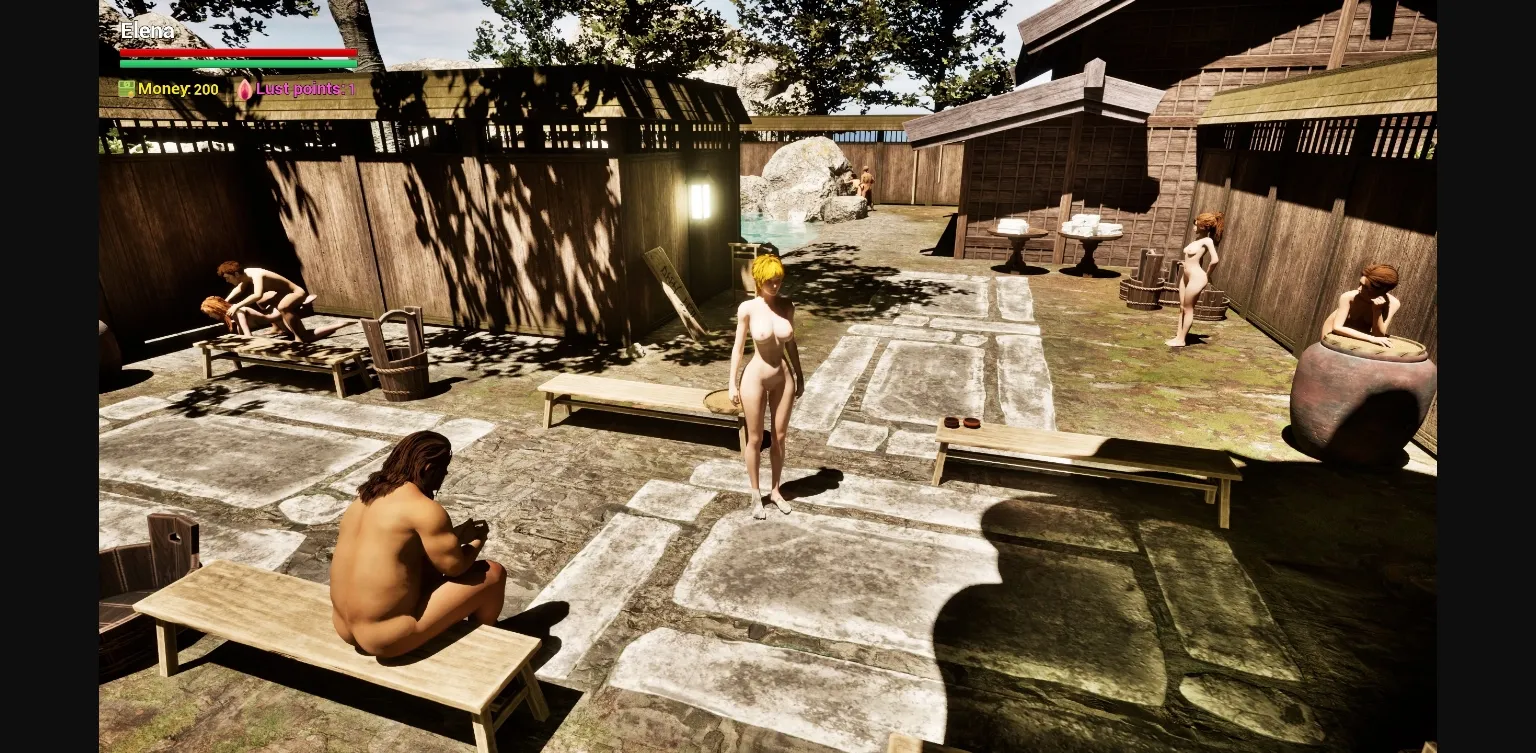
Task: Click the Money: 200 counter text
Action: point(178,89)
